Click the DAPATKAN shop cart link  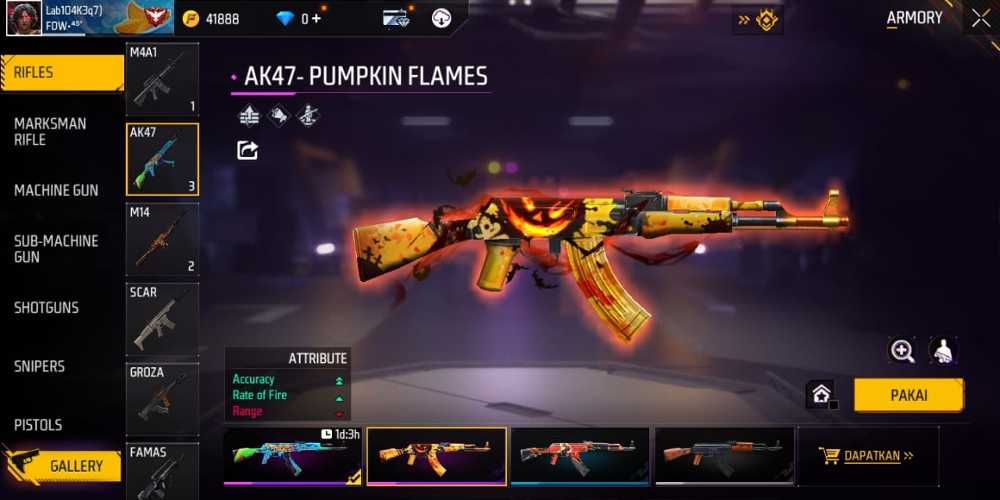[868, 456]
